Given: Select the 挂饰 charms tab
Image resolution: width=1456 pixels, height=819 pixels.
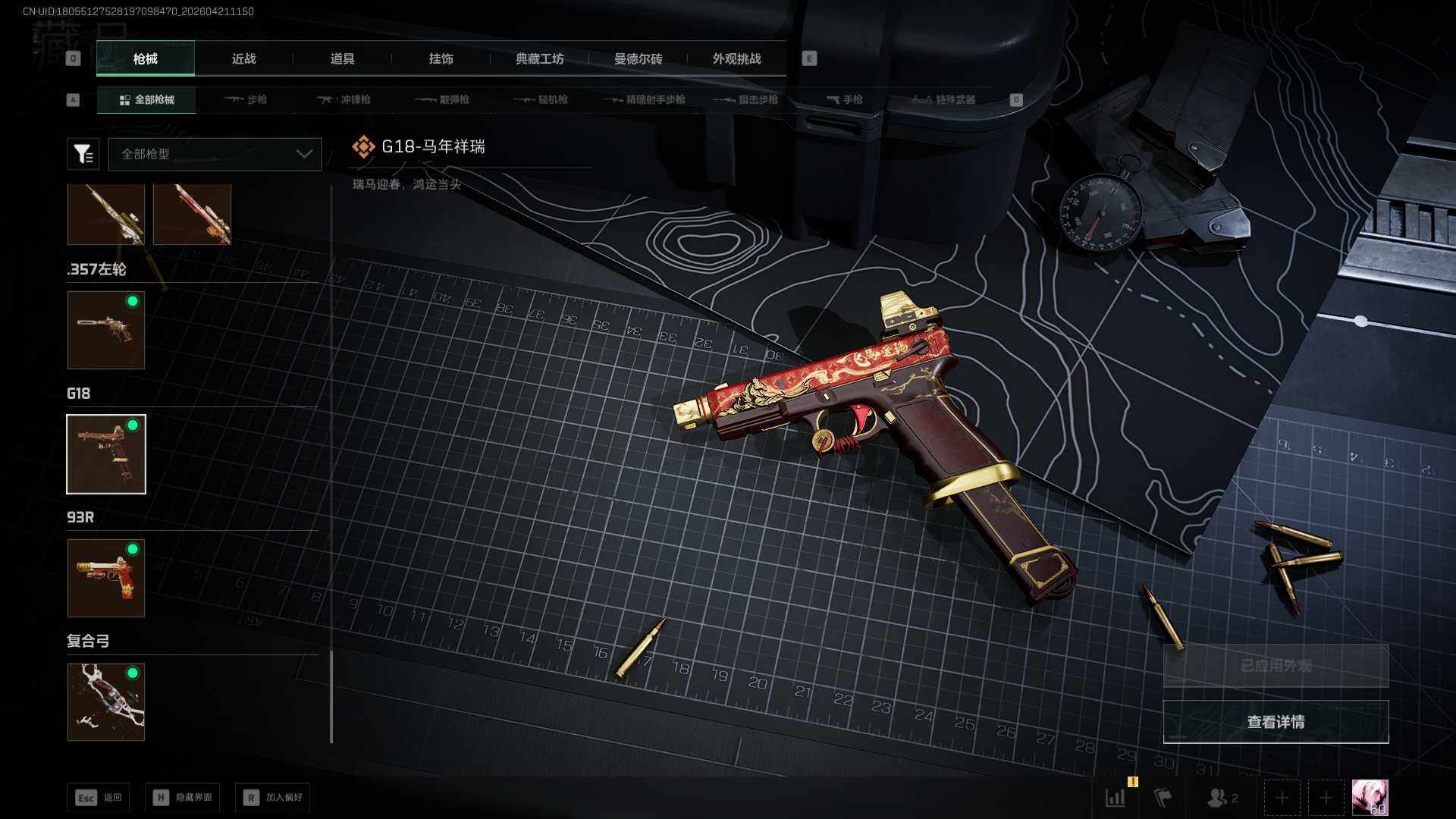Looking at the screenshot, I should click(x=441, y=59).
